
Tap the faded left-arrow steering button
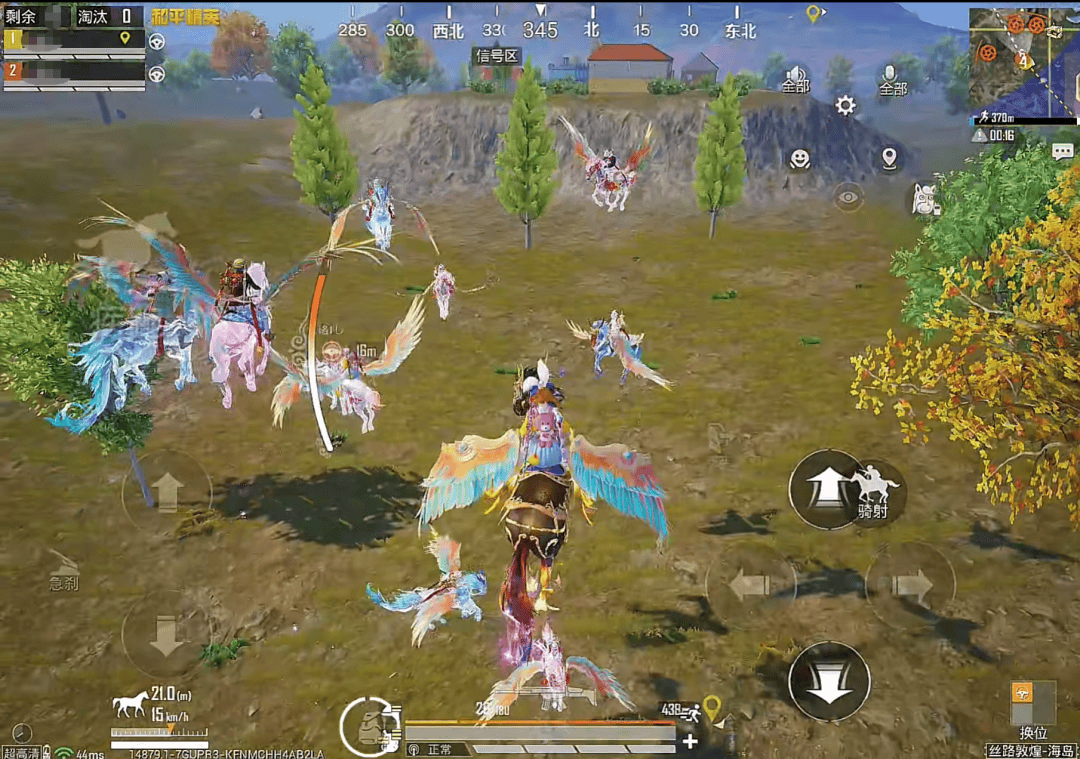(x=750, y=586)
